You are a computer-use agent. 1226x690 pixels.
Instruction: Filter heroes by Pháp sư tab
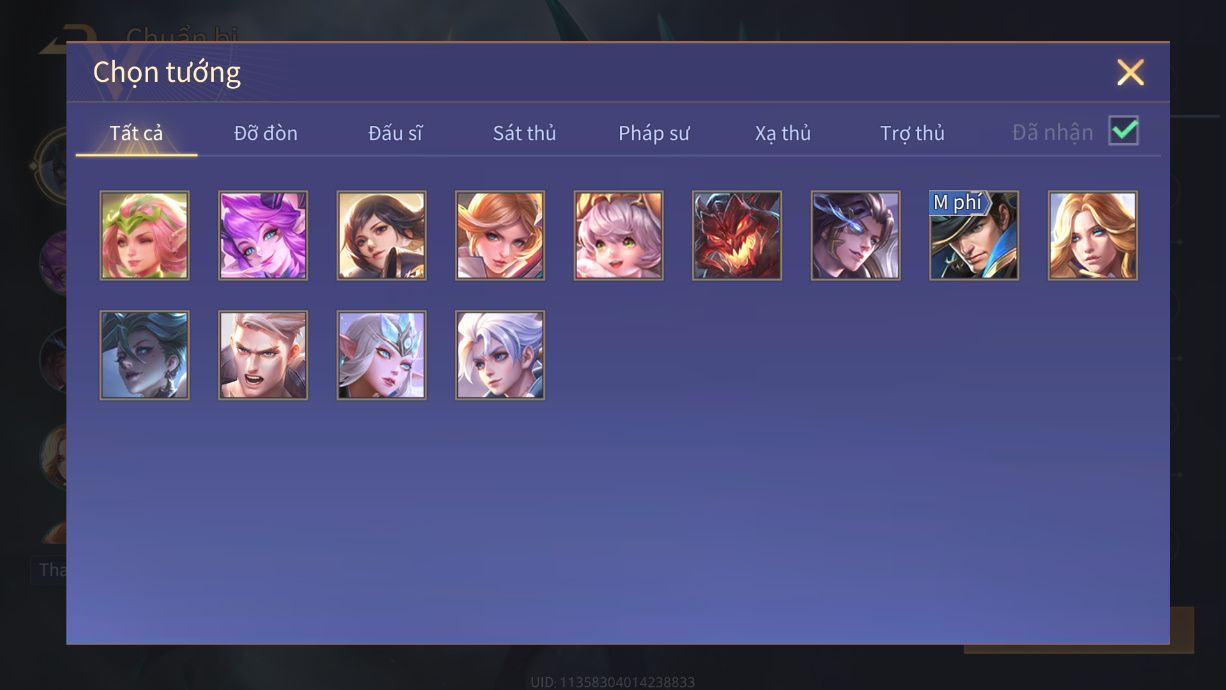coord(654,133)
